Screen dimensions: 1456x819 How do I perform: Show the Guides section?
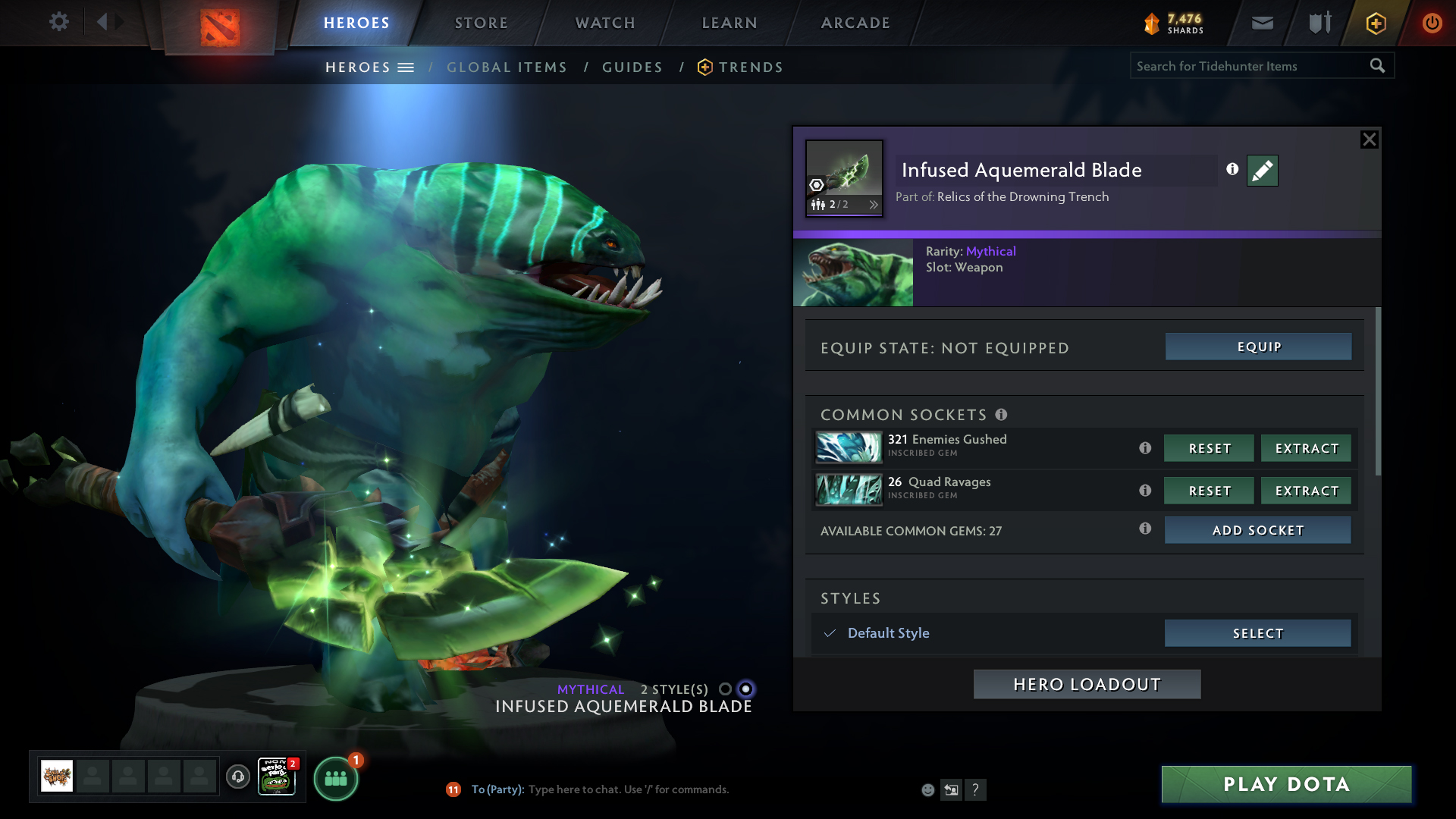pos(632,67)
